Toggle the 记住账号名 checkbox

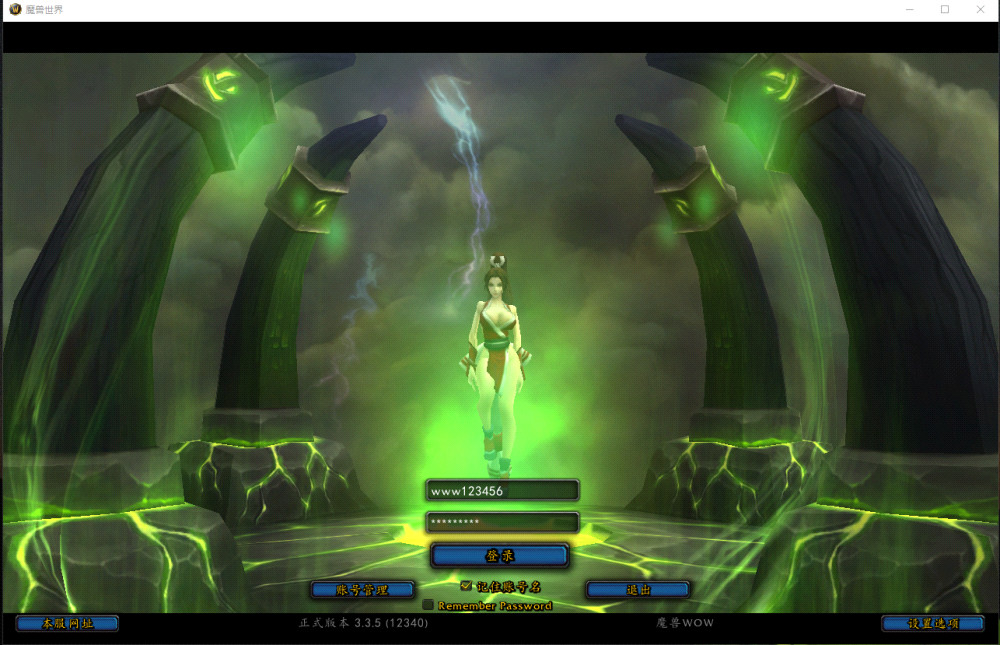466,586
